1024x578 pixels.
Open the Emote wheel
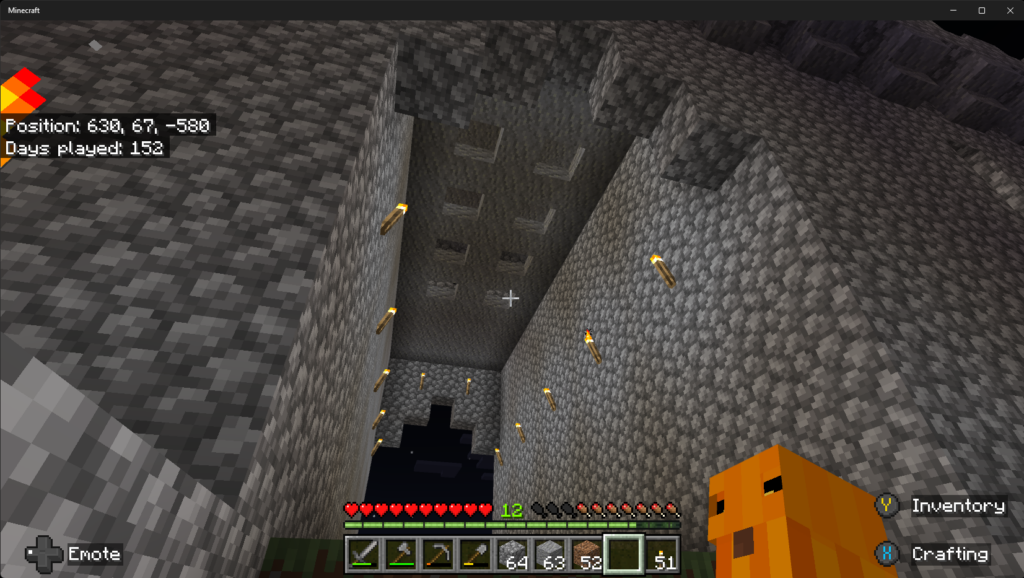[x=73, y=553]
